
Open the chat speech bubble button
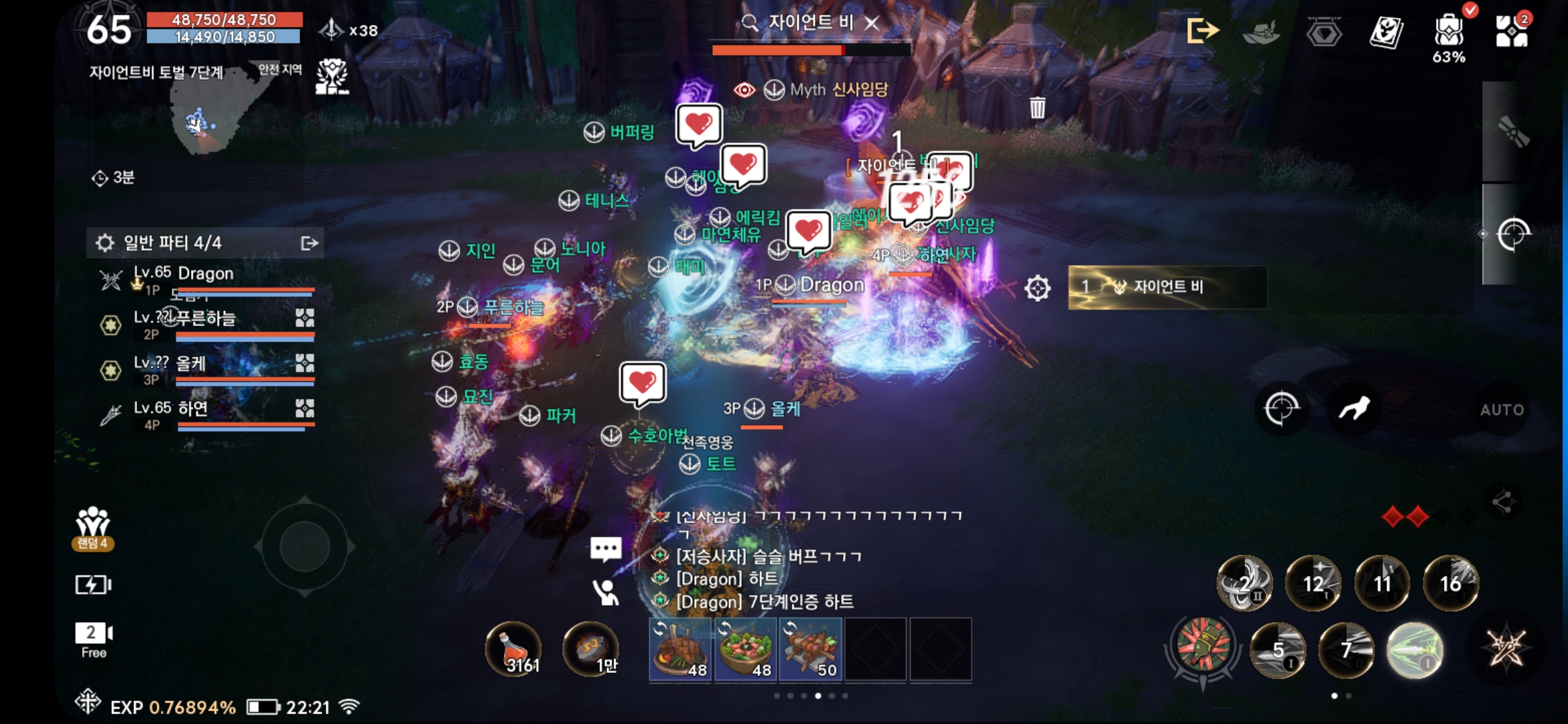(x=606, y=549)
